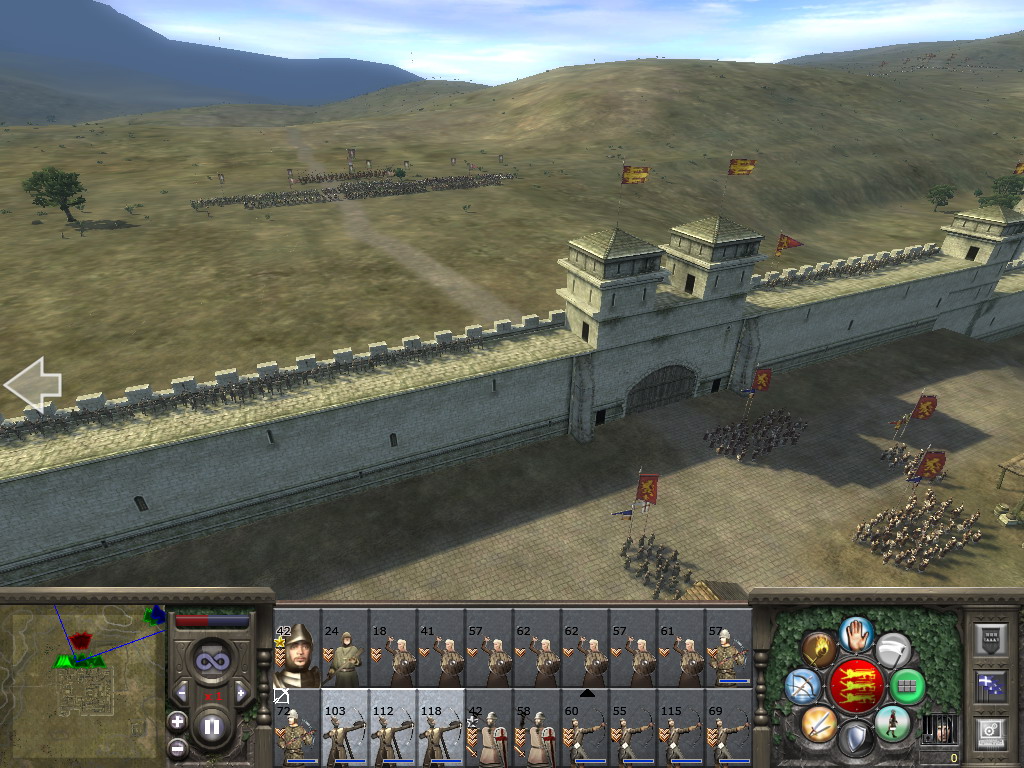1024x768 pixels.
Task: Increase the battle speed
Action: 241,692
